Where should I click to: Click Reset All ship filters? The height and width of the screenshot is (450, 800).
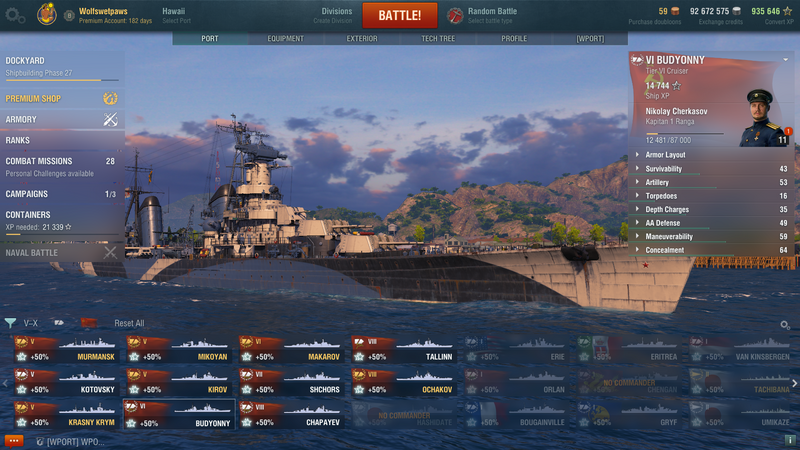129,323
